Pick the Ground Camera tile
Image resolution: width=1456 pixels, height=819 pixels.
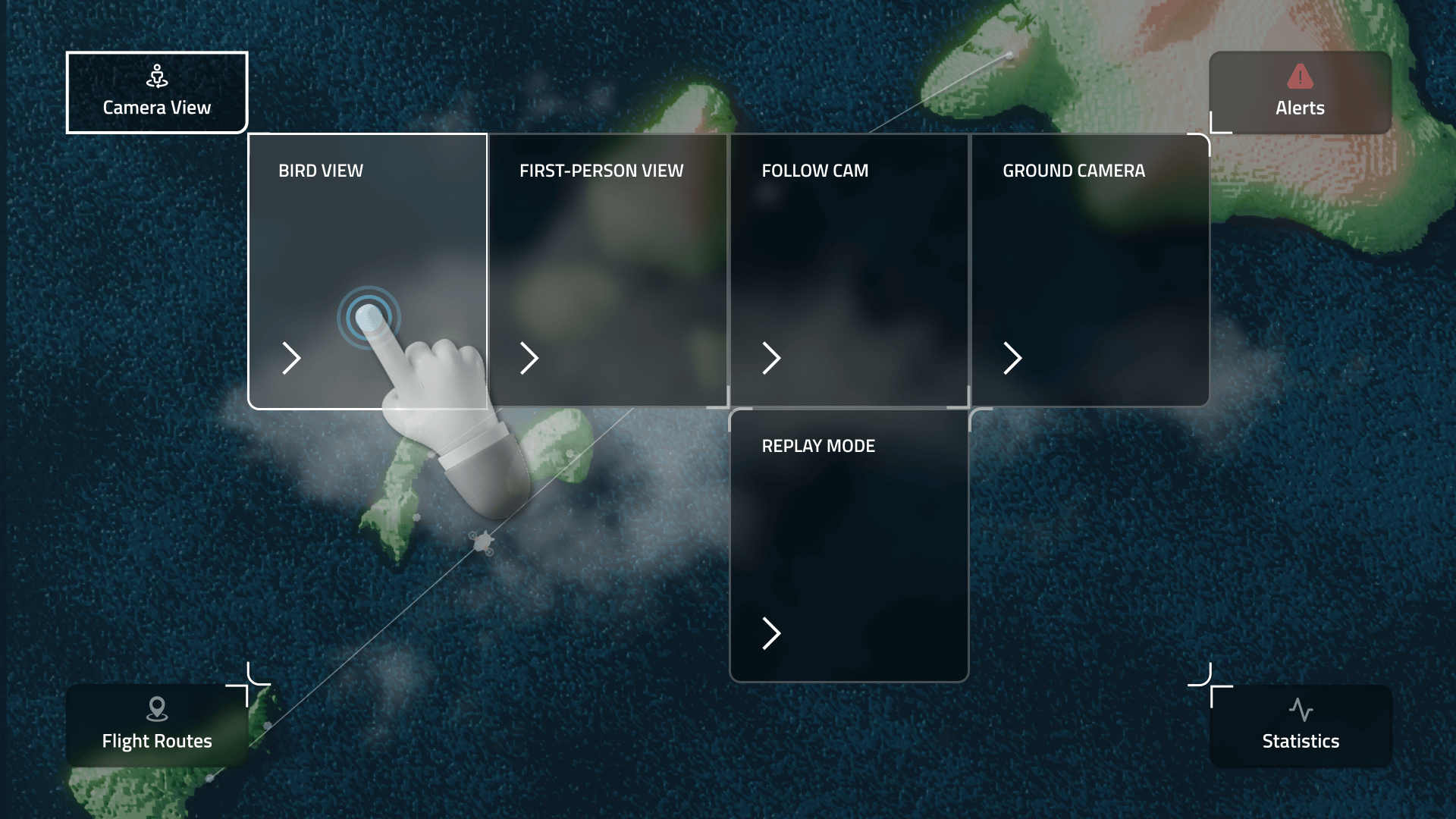click(x=1090, y=271)
